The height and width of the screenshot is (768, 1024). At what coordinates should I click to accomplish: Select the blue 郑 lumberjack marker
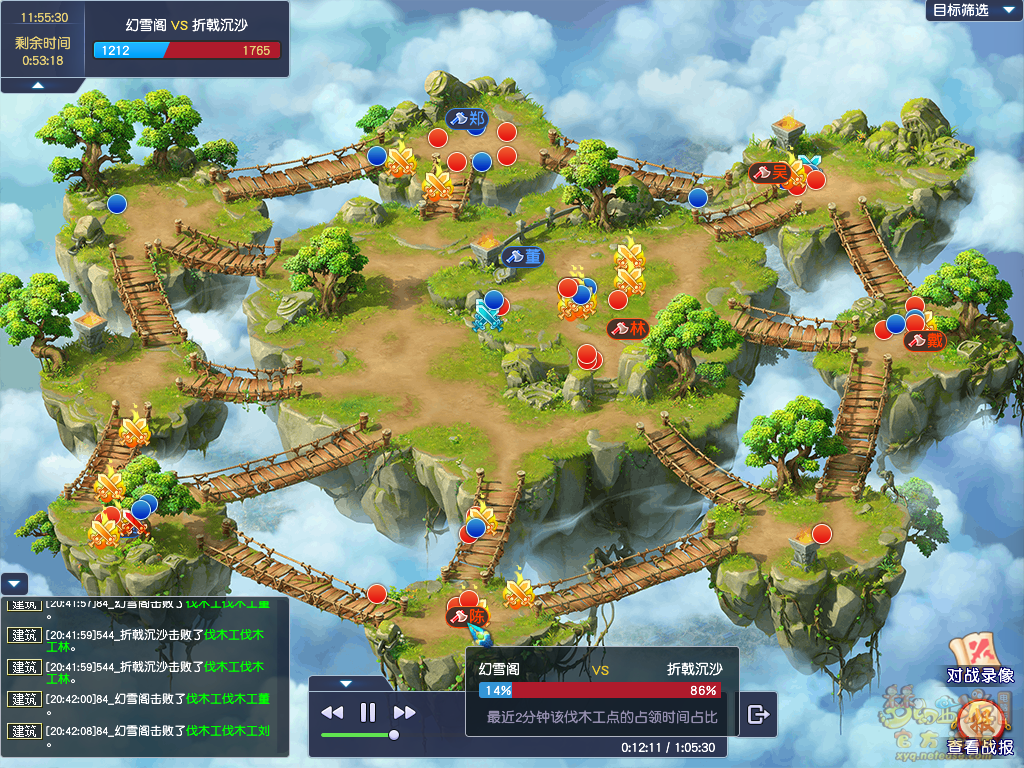coord(466,119)
